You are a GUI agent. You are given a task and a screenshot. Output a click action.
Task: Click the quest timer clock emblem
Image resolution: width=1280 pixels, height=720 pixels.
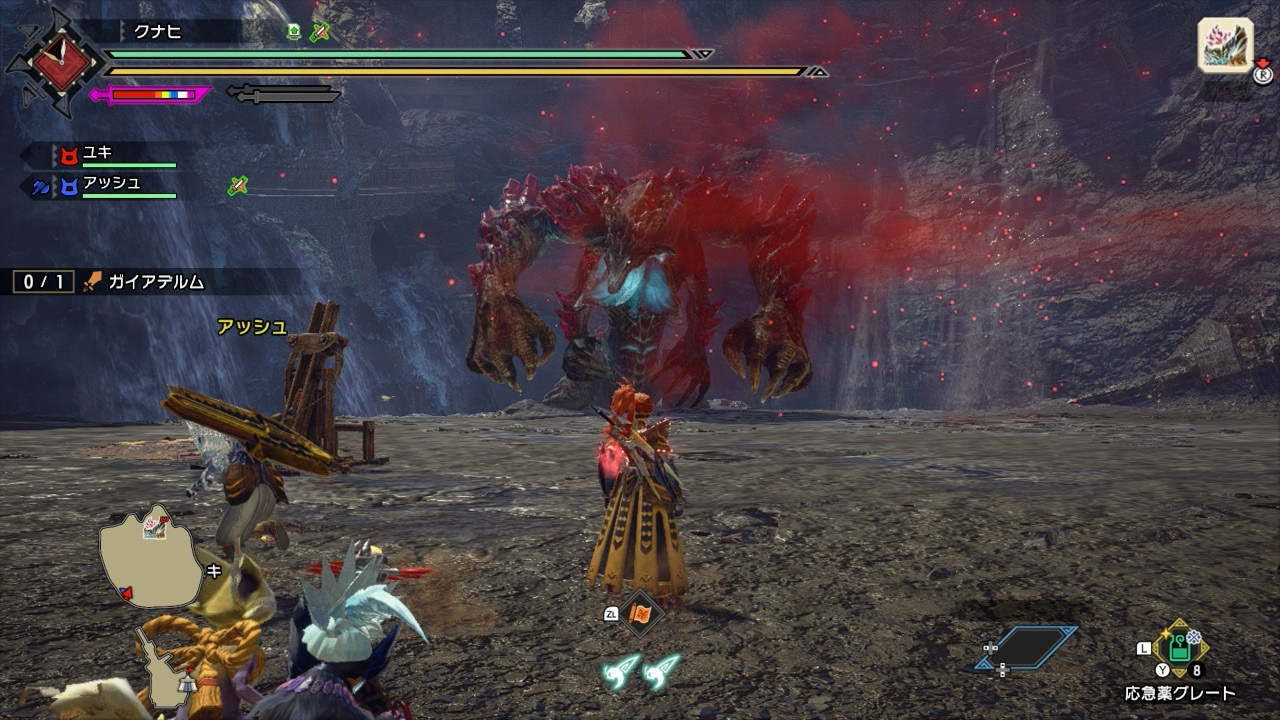tap(54, 60)
